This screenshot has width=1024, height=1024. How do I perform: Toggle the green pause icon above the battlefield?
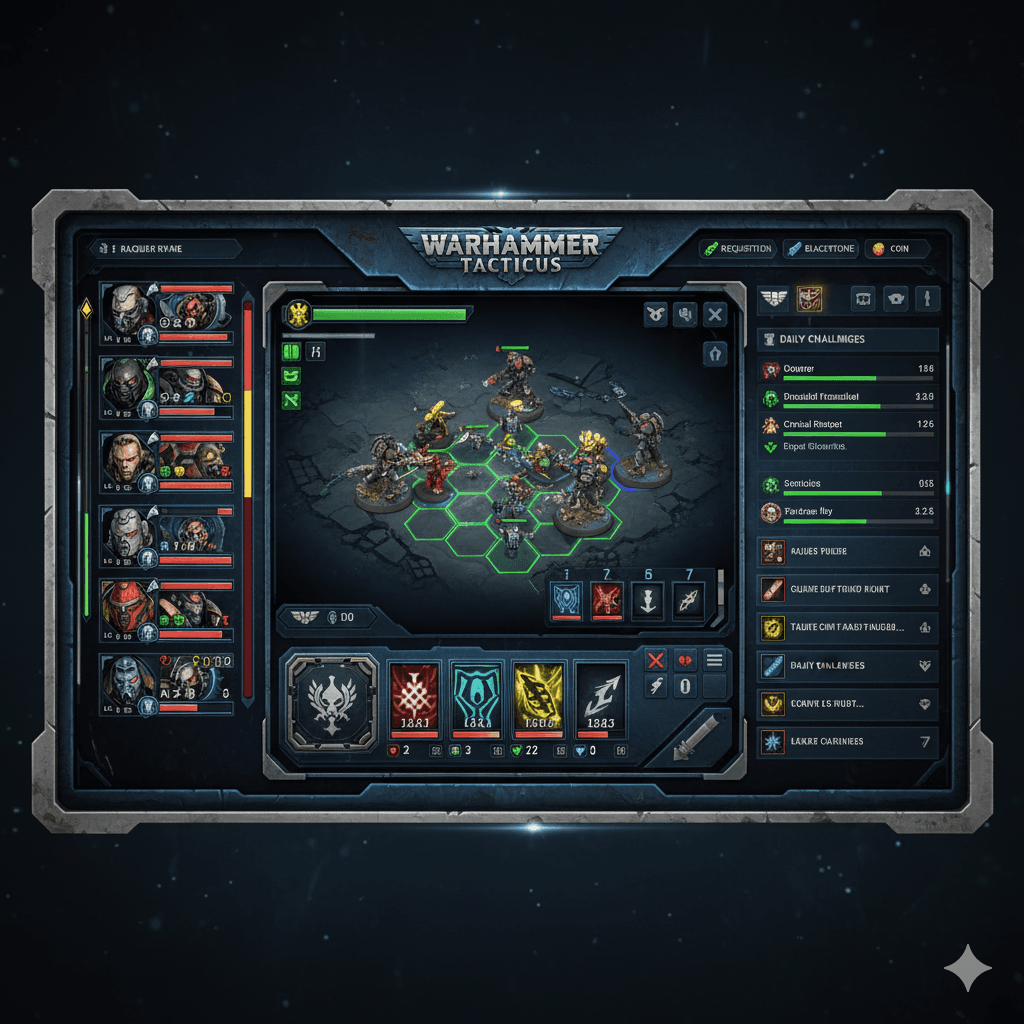[x=291, y=351]
